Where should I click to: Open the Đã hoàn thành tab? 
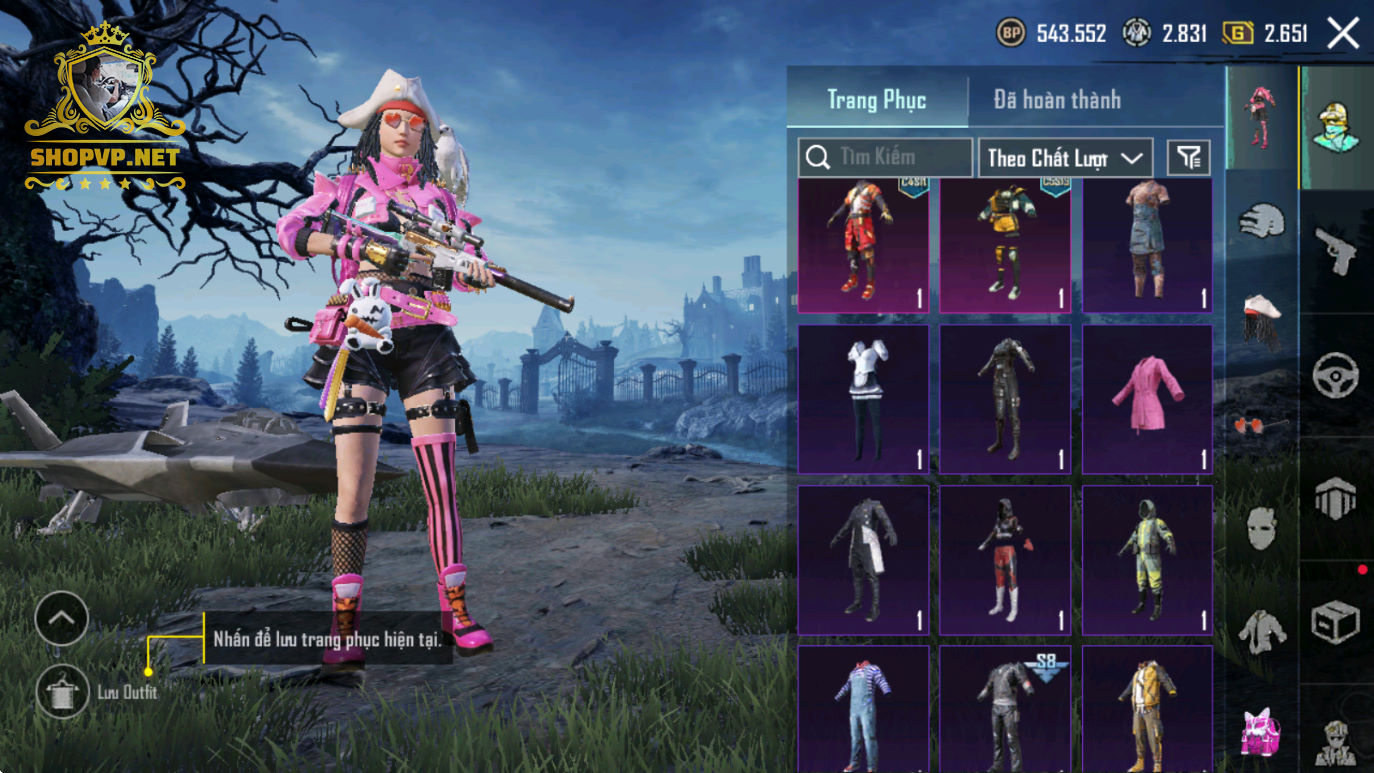coord(1057,100)
